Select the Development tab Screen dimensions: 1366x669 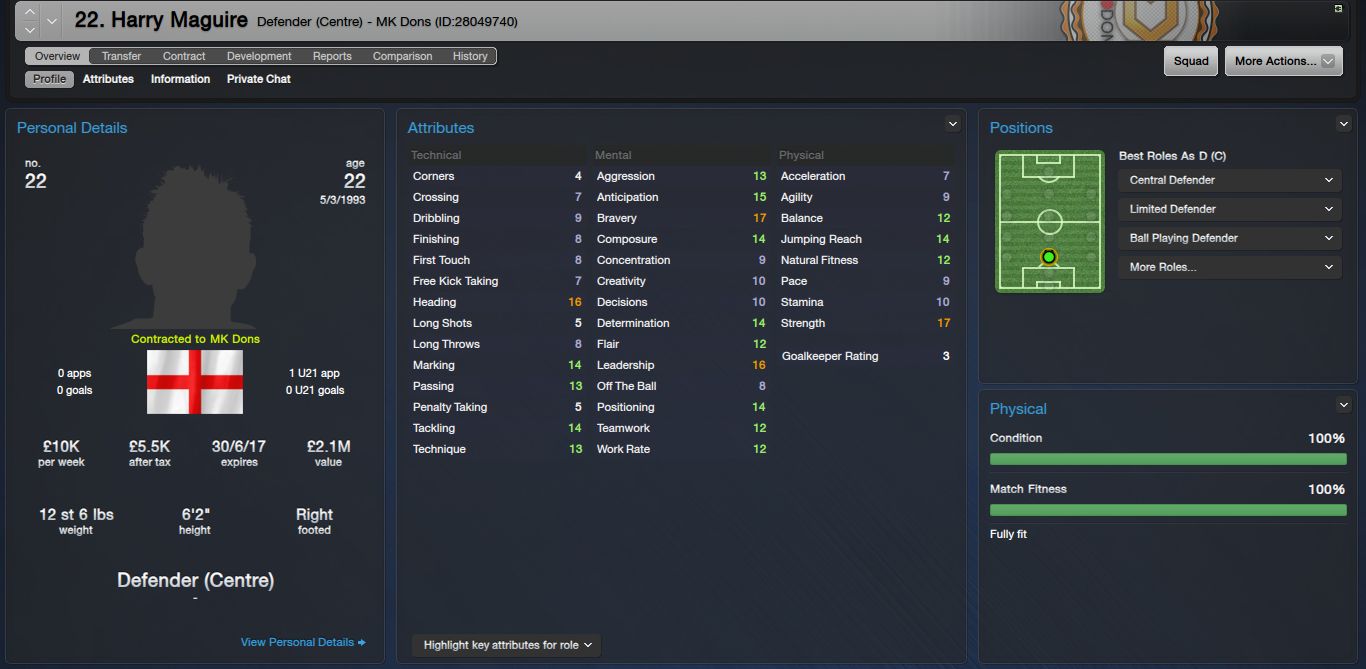click(259, 56)
